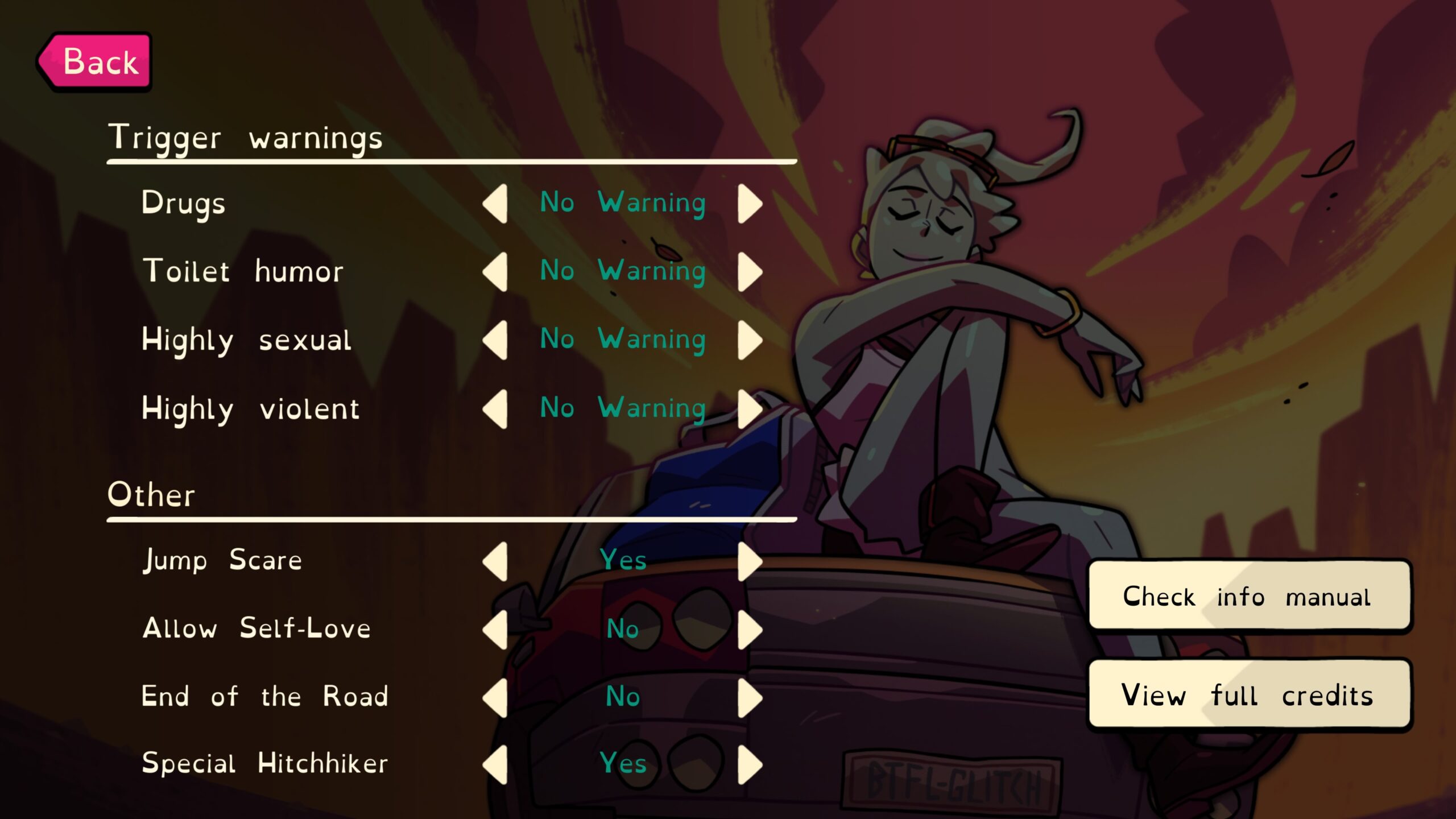Select the No Warning value for Drugs

(x=623, y=205)
